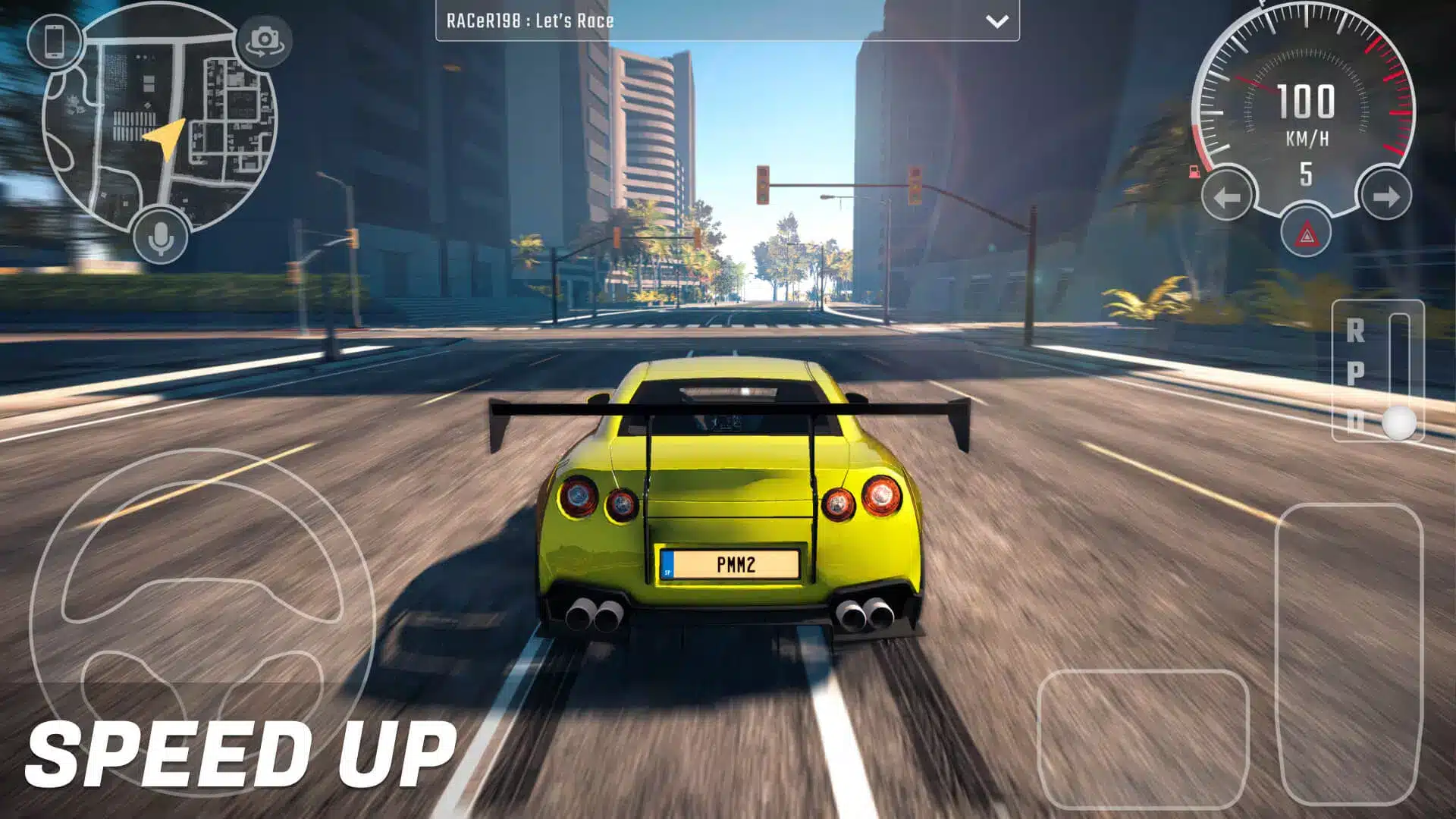Activate the left turn signal arrow
The width and height of the screenshot is (1456, 819).
coord(1227,197)
